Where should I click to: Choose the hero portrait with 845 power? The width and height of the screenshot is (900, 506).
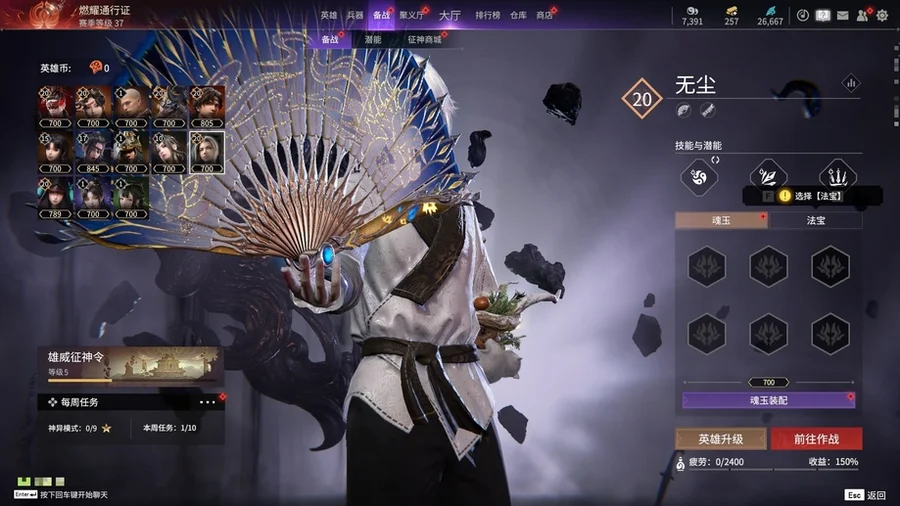94,148
